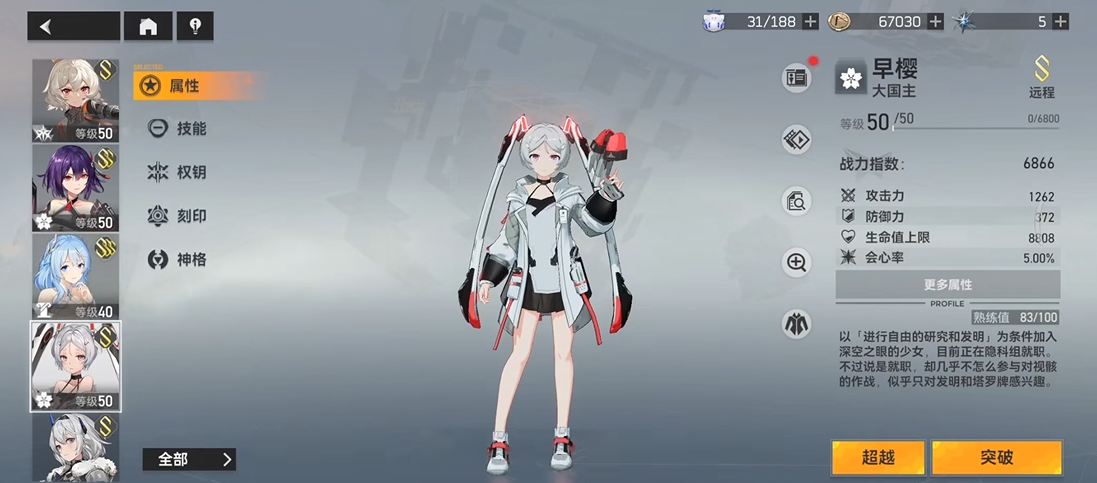
Task: Click the 更多属性 button
Action: 947,285
